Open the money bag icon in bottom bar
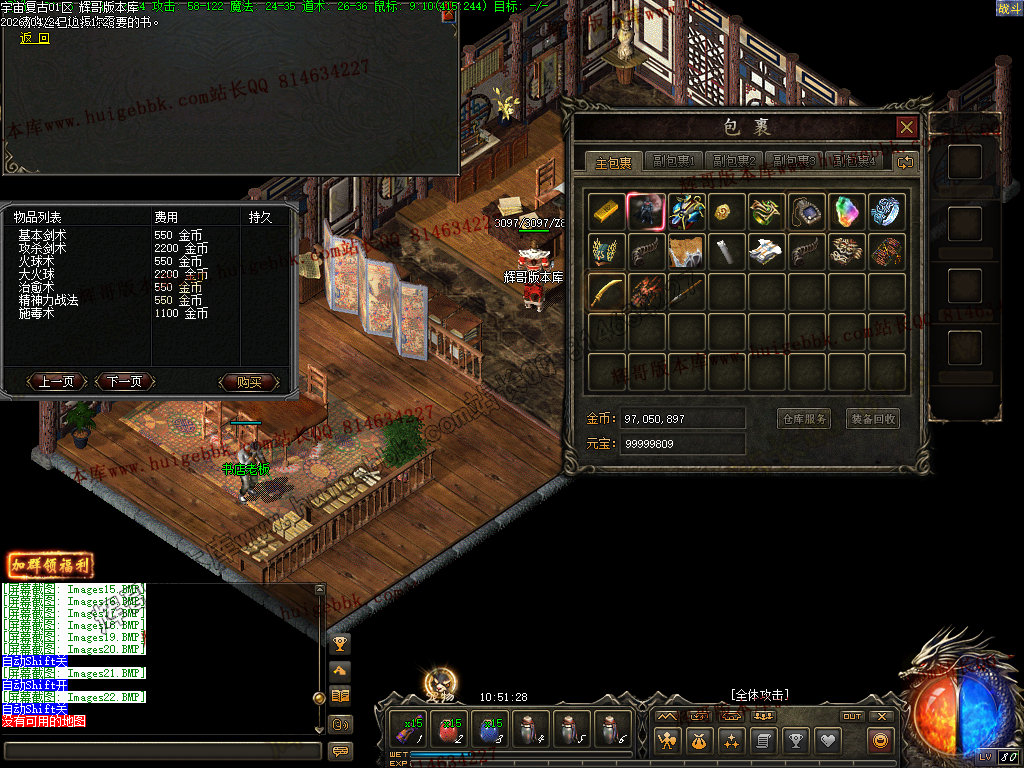This screenshot has width=1024, height=768. (x=698, y=741)
